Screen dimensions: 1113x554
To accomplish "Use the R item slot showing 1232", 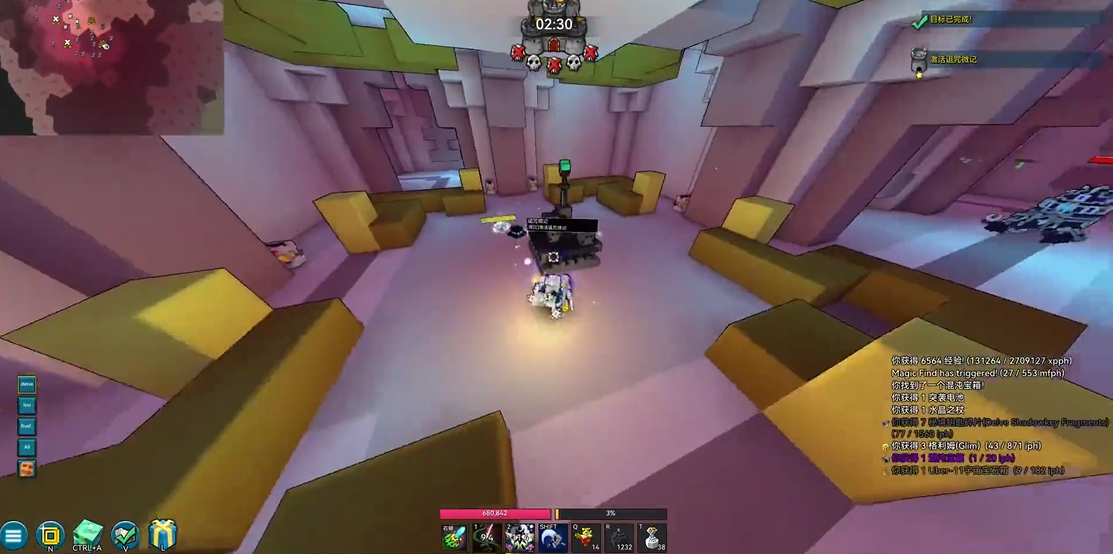I will click(619, 537).
